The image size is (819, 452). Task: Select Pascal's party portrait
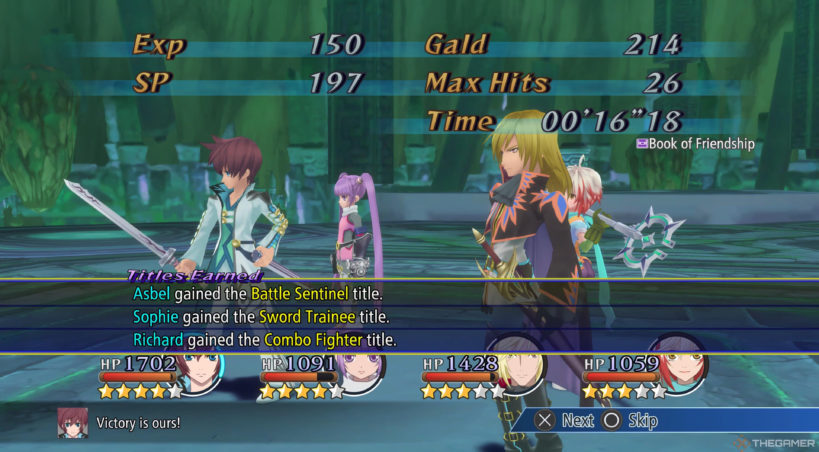684,370
